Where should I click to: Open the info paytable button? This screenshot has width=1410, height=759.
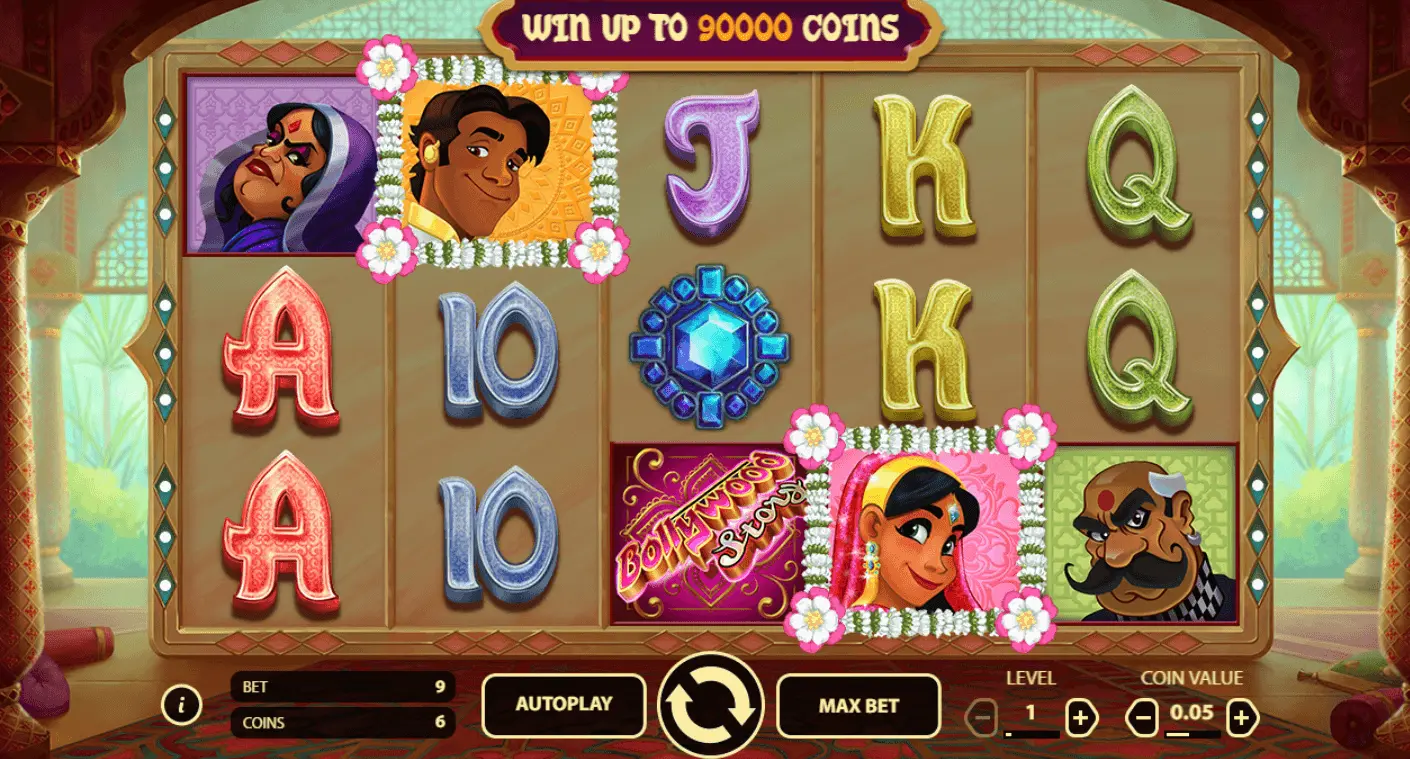[181, 705]
